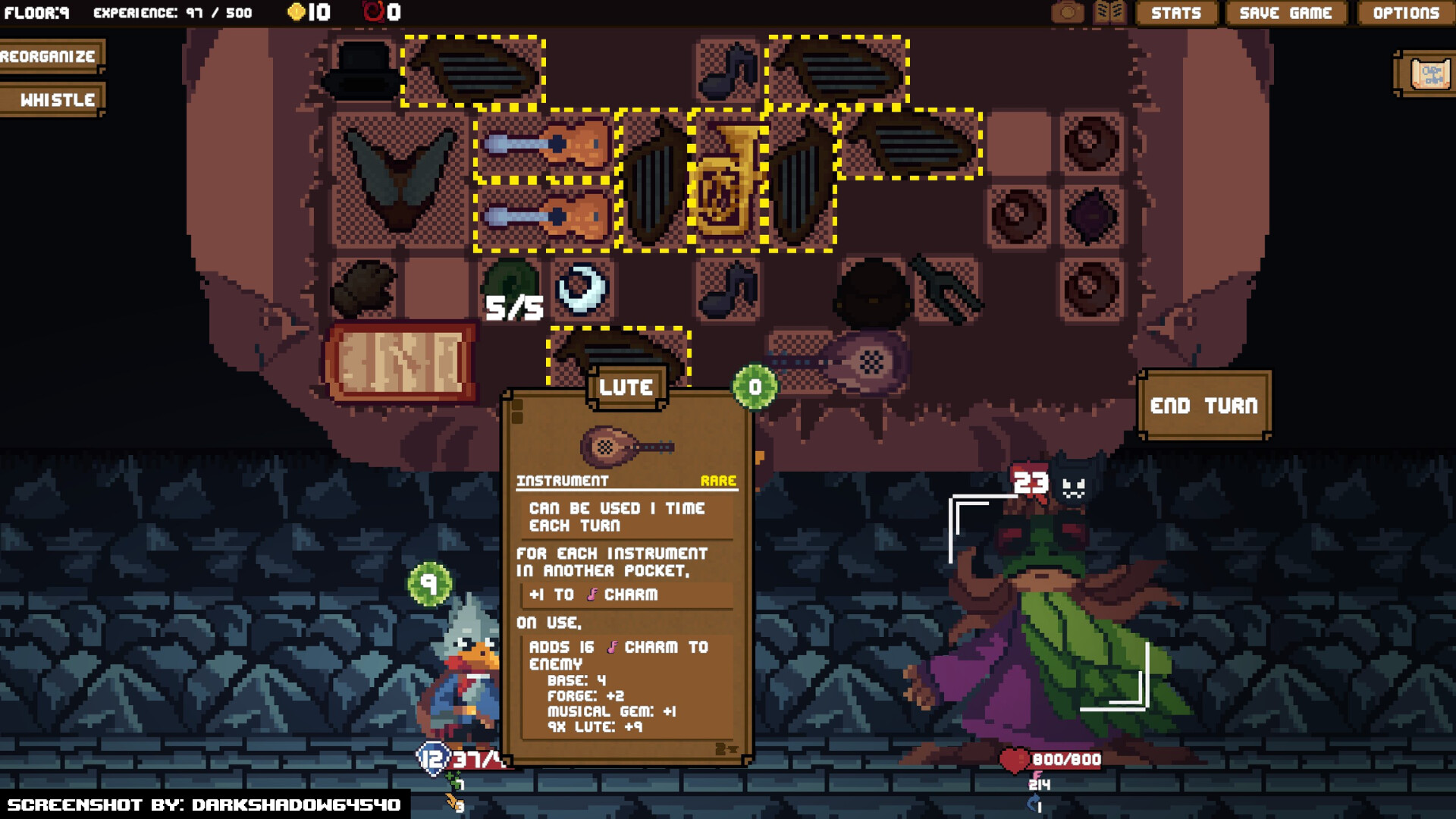Open the OPTIONS menu
Image resolution: width=1456 pixels, height=819 pixels.
(1404, 13)
